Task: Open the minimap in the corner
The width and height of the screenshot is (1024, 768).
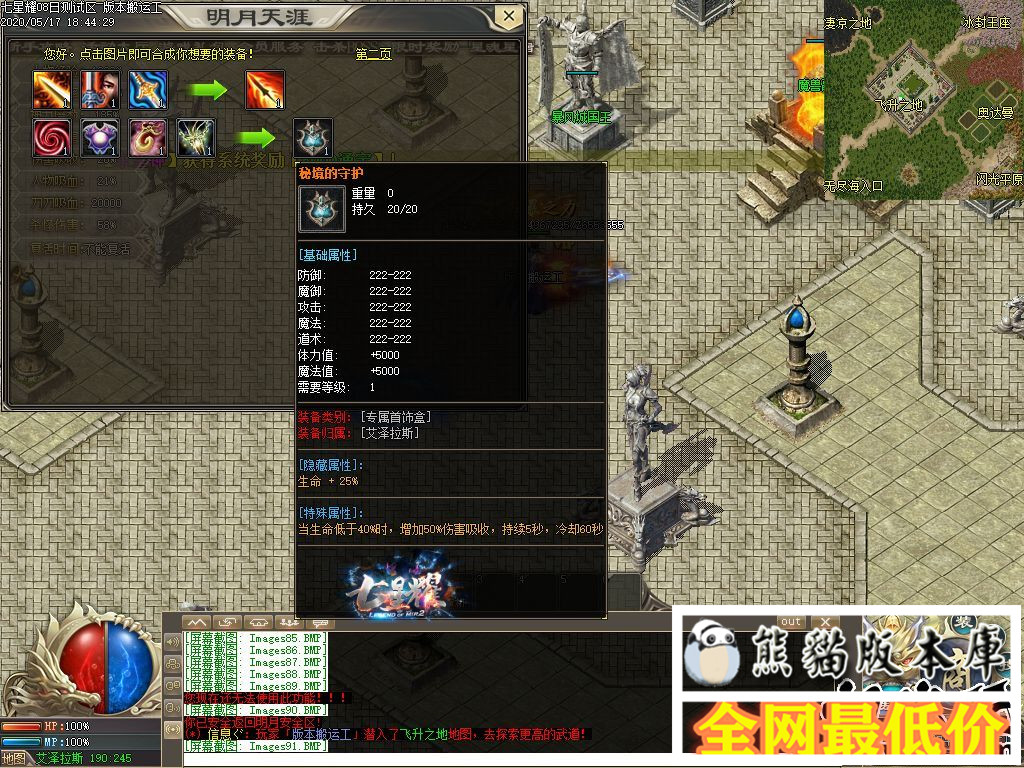Action: (x=923, y=98)
